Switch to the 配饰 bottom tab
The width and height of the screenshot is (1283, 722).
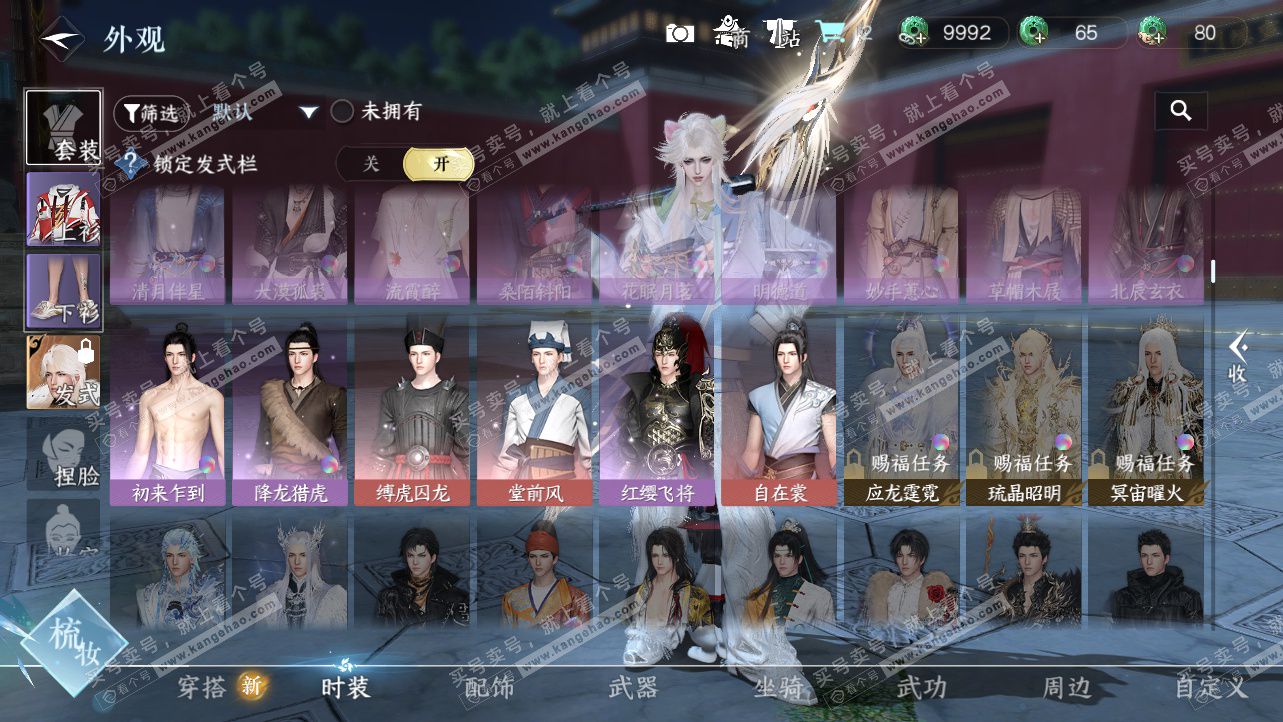tap(489, 687)
